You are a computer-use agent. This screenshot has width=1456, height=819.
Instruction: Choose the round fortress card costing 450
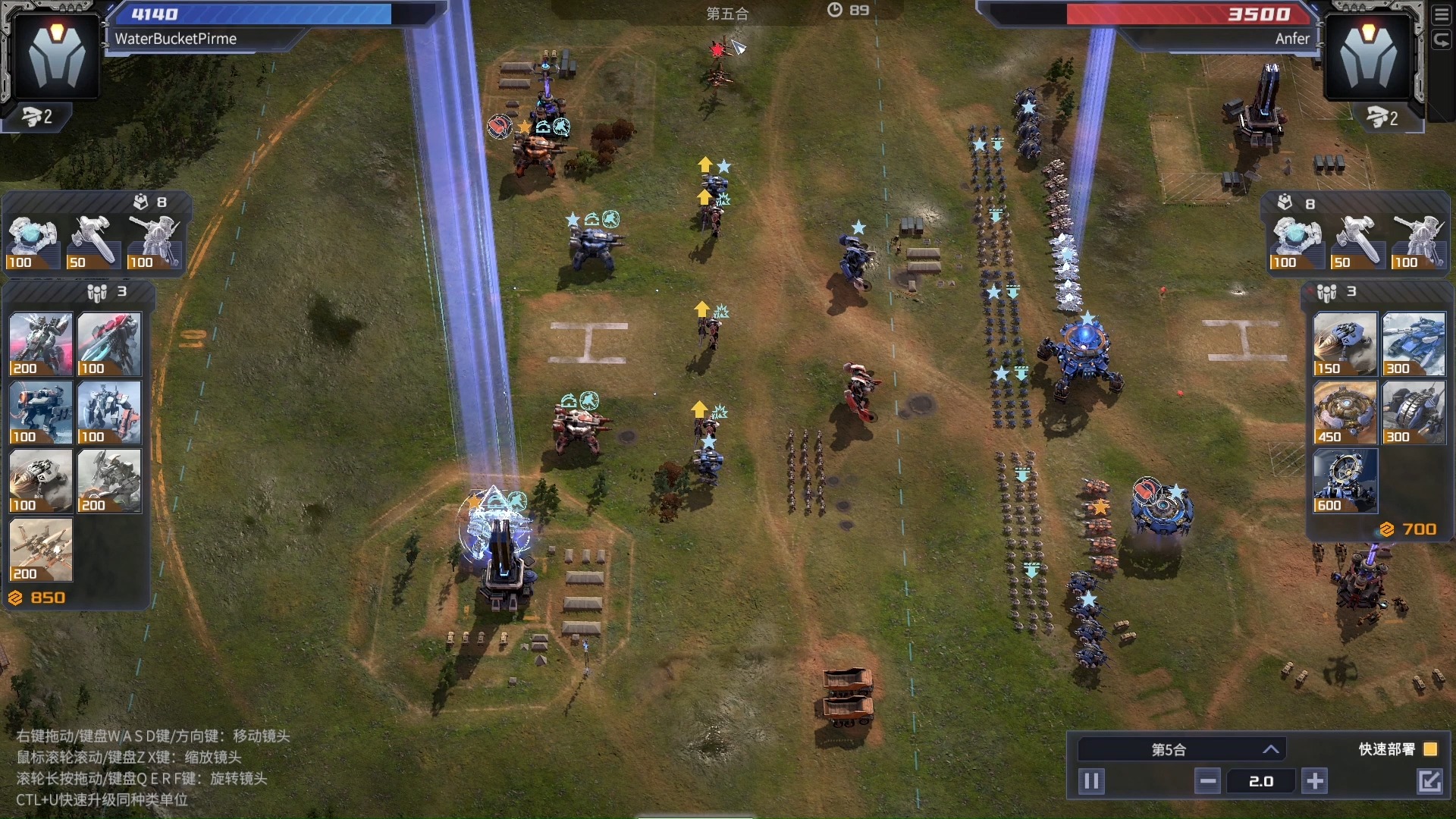1345,413
